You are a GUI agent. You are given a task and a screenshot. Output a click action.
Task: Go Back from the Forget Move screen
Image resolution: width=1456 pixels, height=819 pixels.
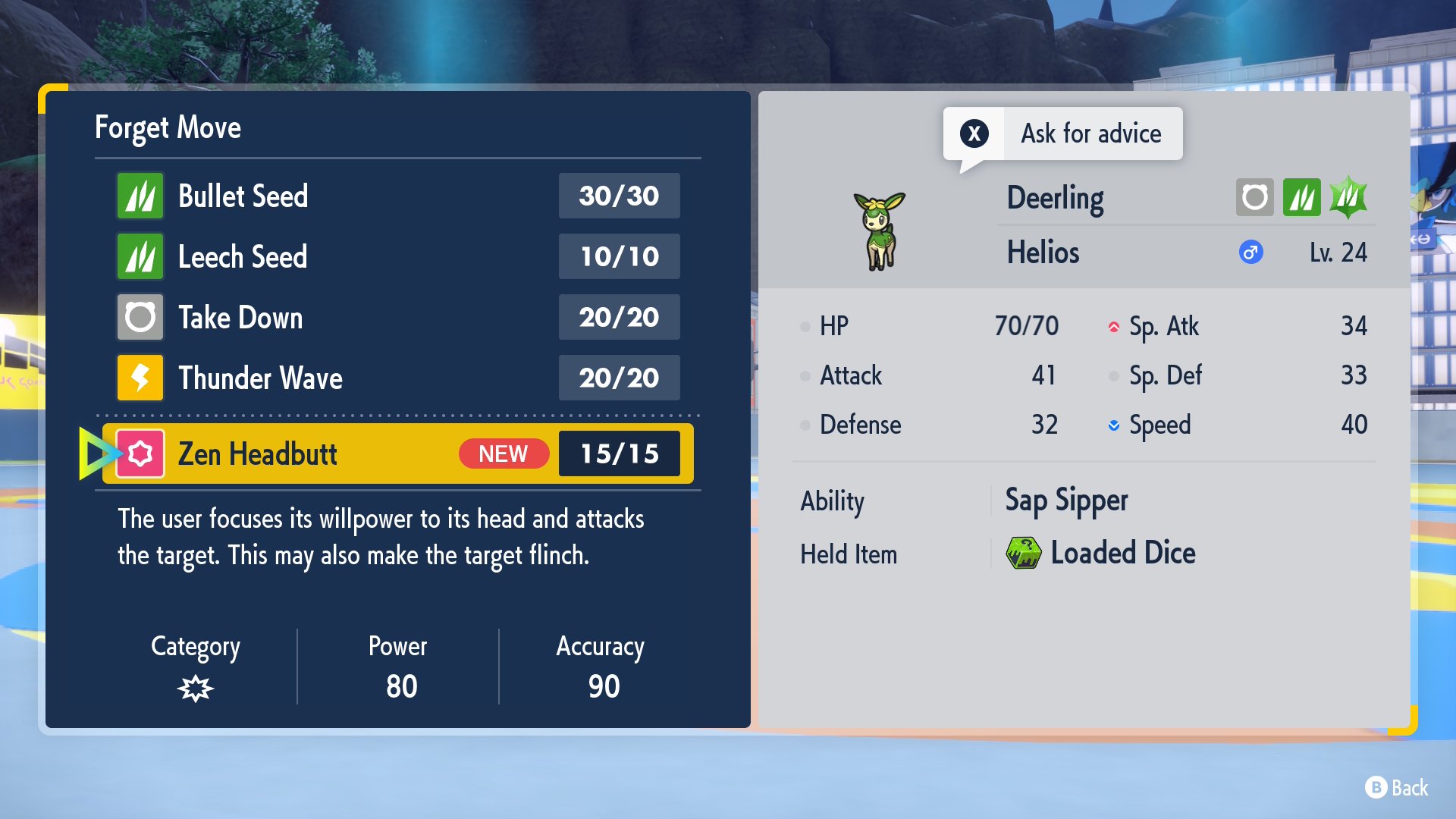coord(1397,788)
